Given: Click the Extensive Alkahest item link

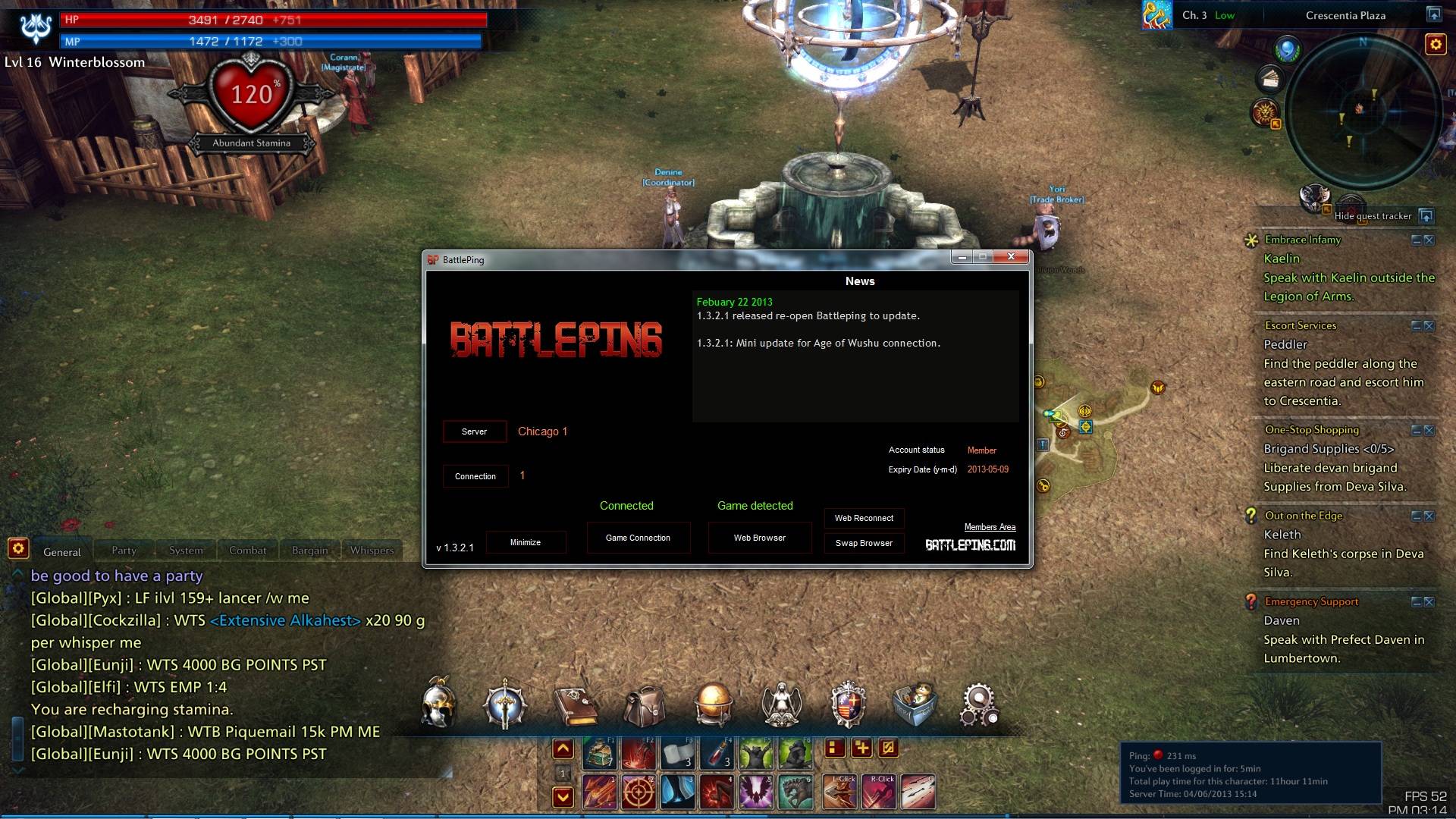Looking at the screenshot, I should pyautogui.click(x=285, y=620).
